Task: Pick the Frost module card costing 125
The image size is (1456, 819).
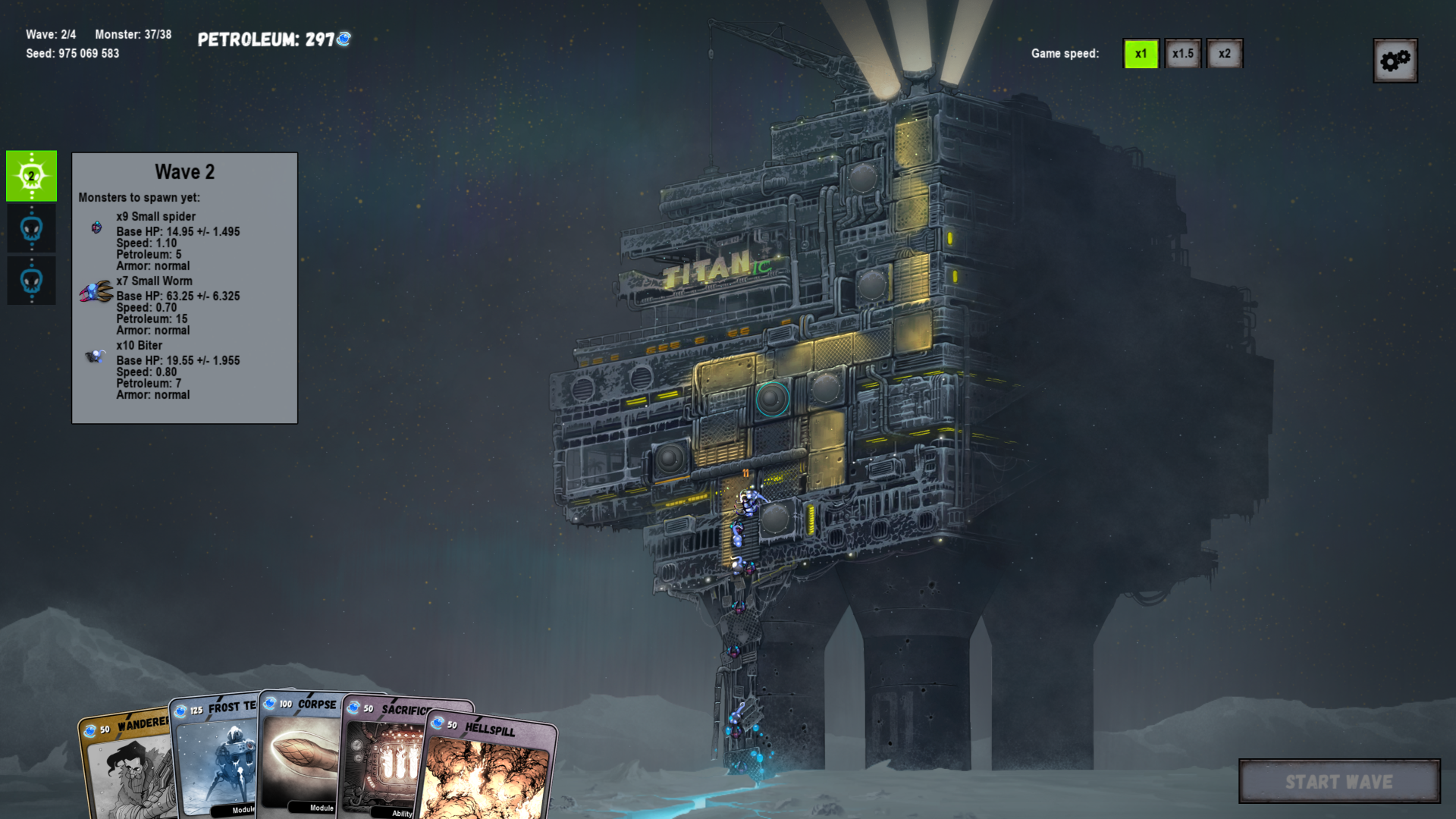Action: 216,758
